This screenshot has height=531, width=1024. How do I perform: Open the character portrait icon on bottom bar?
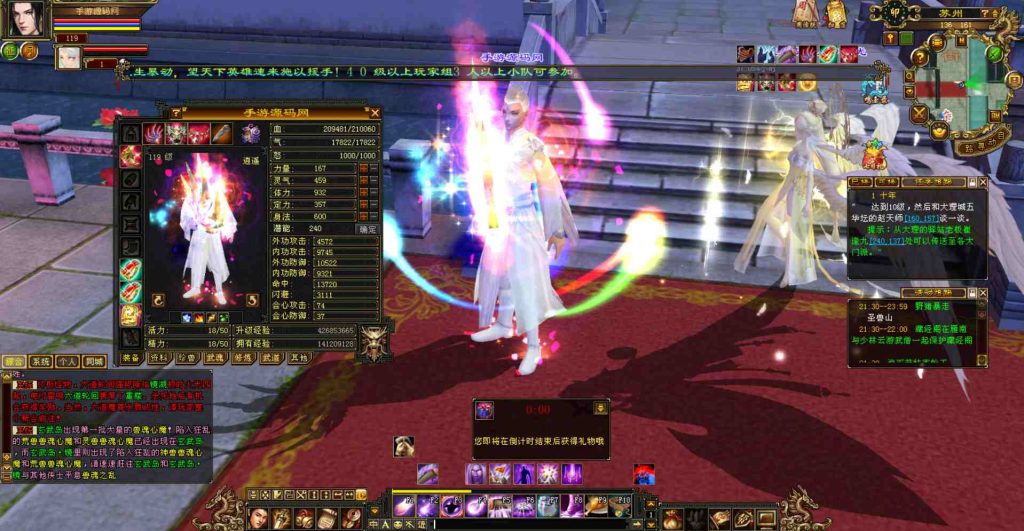[x=258, y=517]
